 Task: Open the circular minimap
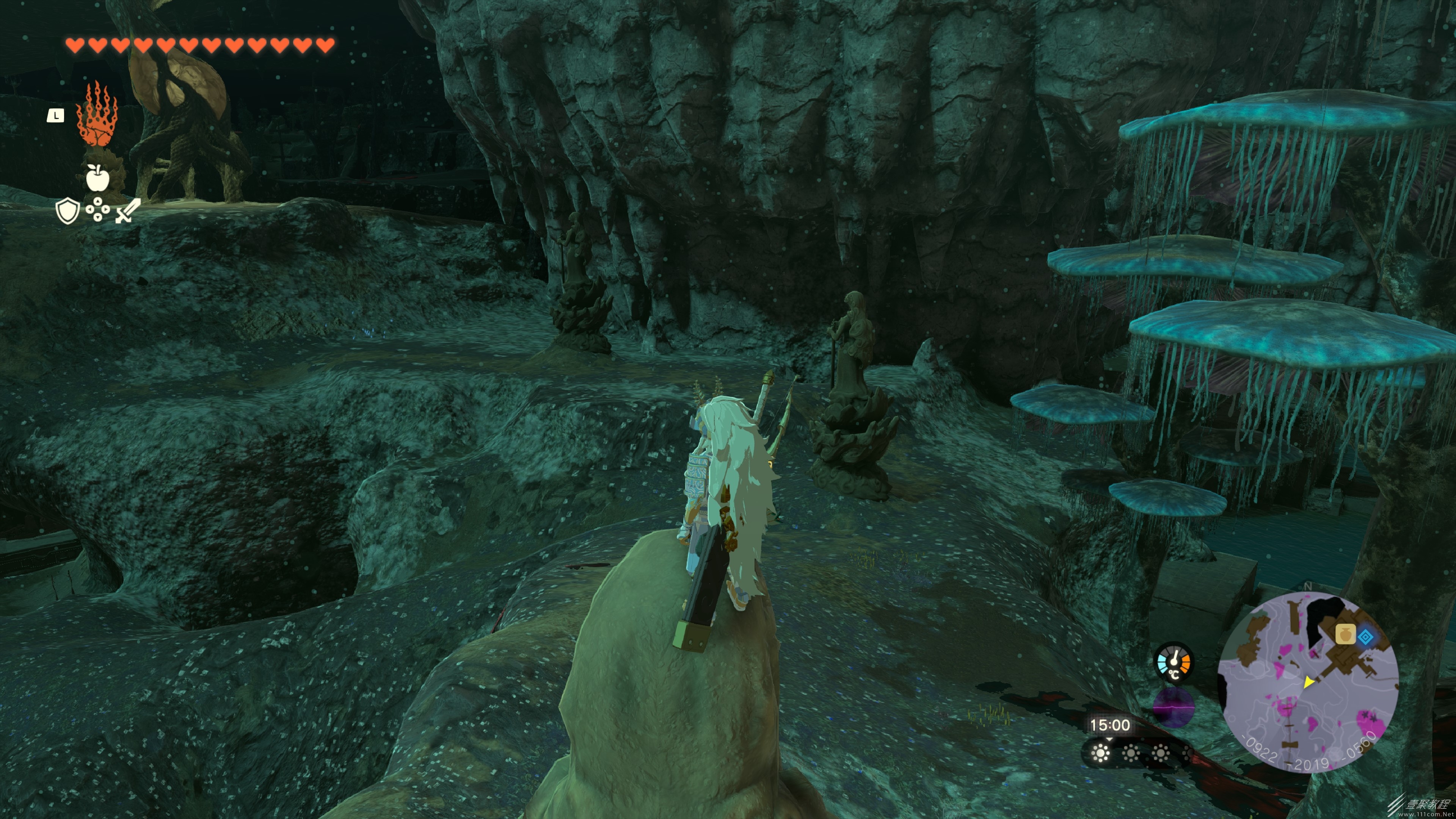(x=1308, y=682)
